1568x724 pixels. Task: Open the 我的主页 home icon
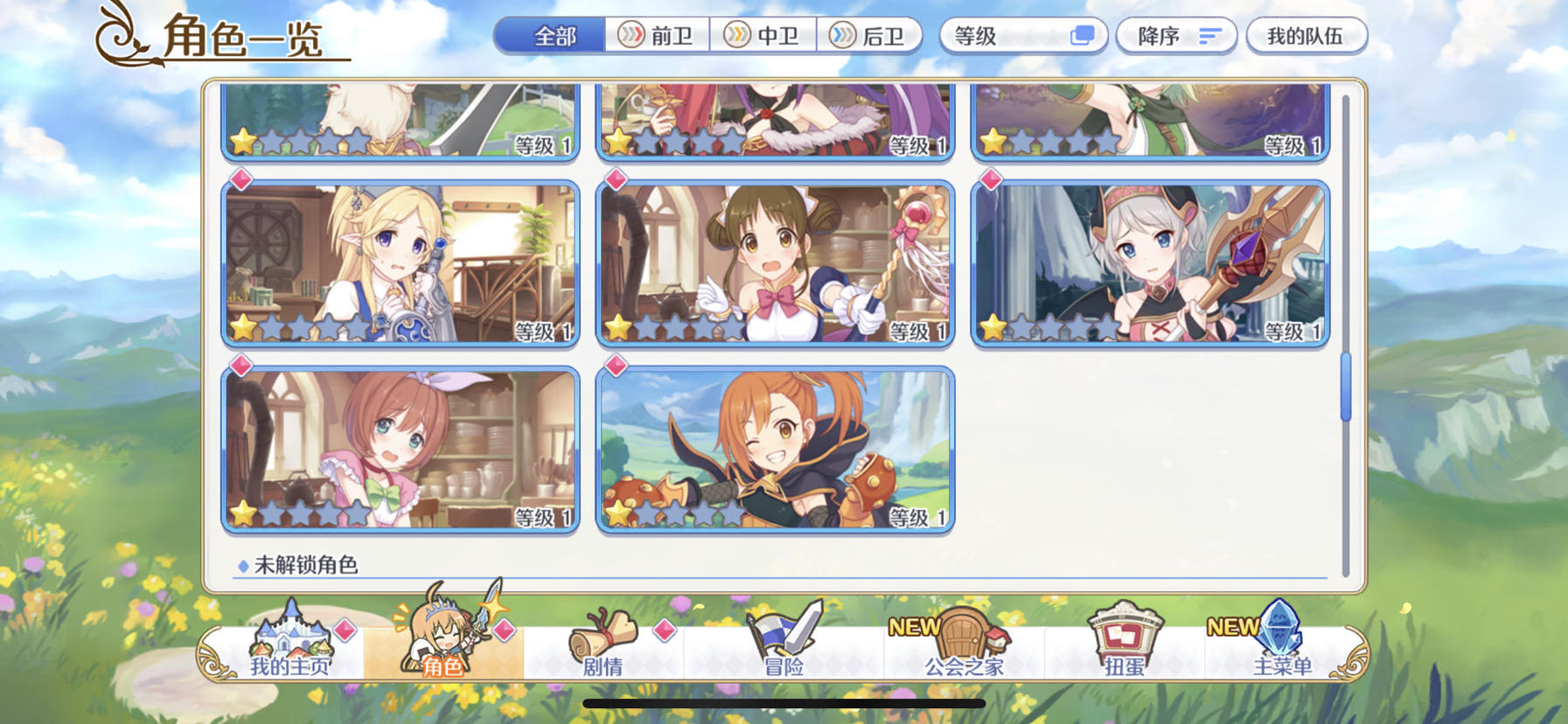pyautogui.click(x=289, y=638)
